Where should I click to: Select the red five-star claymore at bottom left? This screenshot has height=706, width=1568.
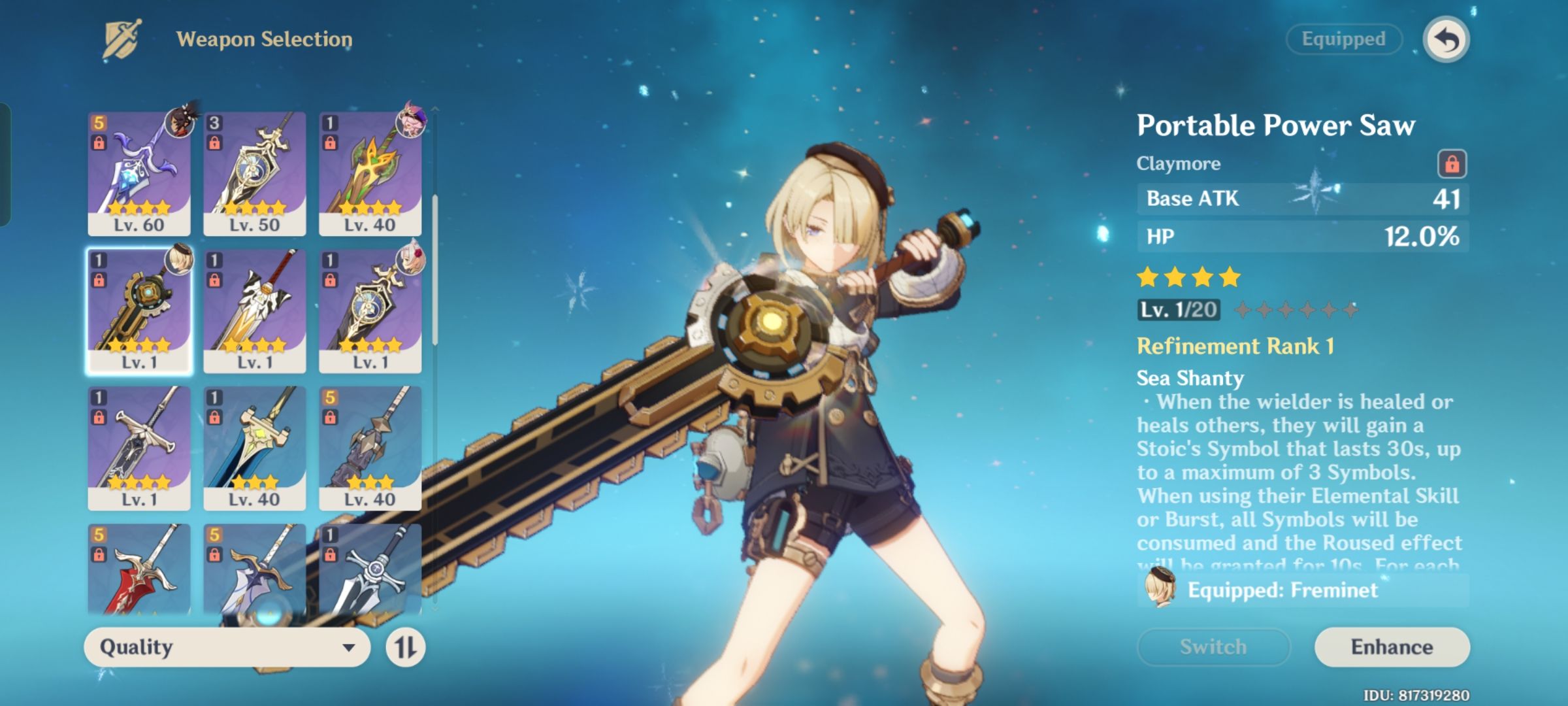(138, 575)
